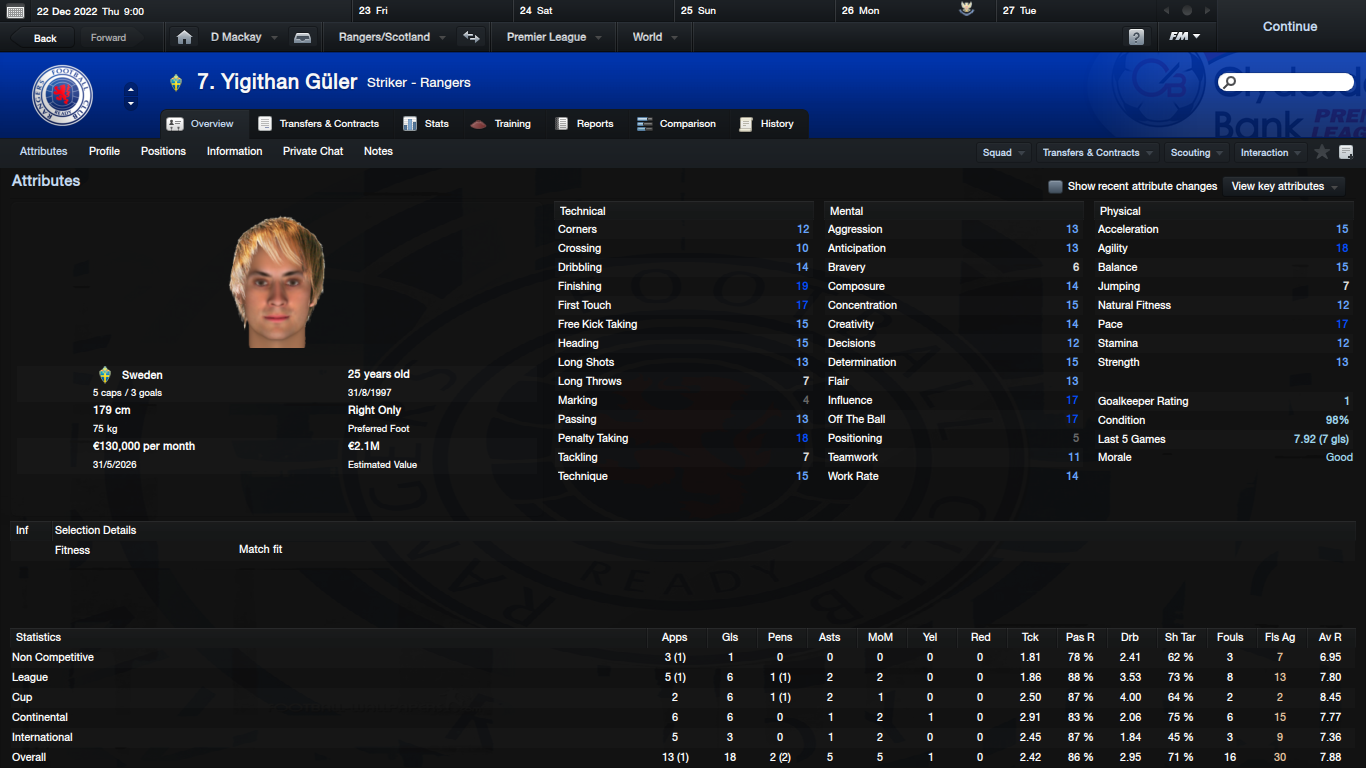This screenshot has height=768, width=1366.
Task: Switch to the Stats tab
Action: click(426, 124)
